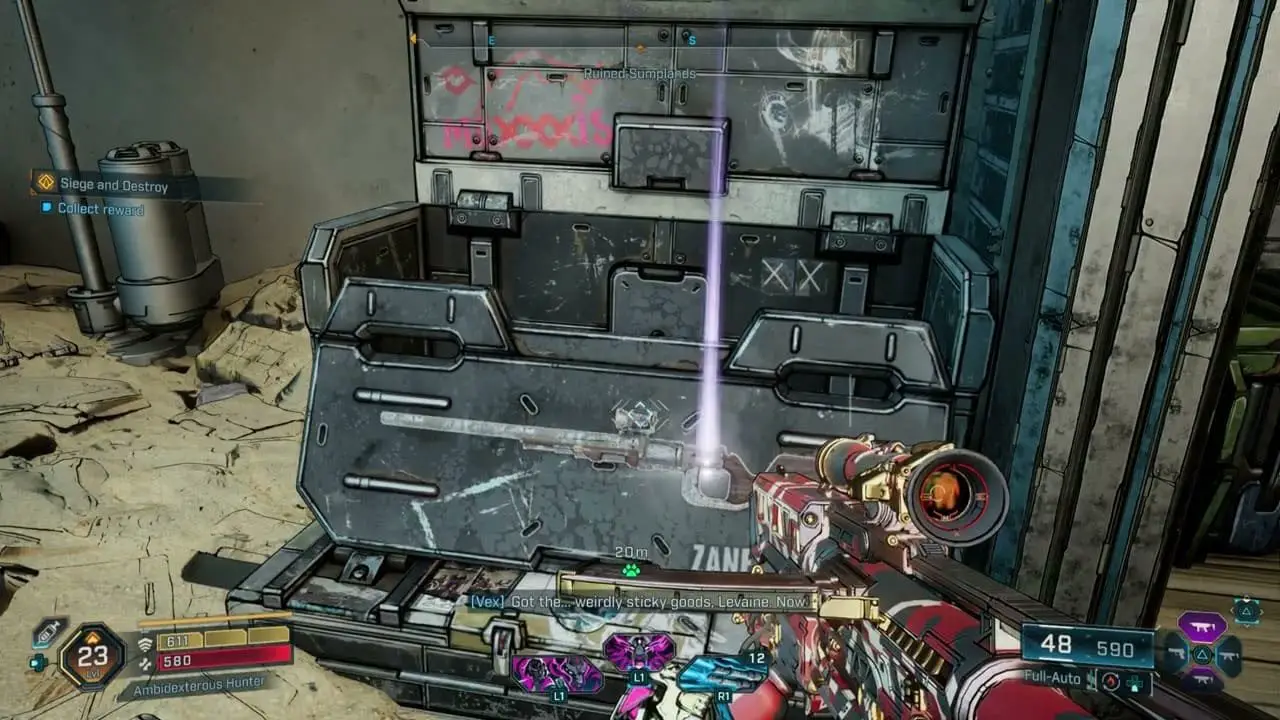Click the green paw waypoint marker

click(x=631, y=571)
